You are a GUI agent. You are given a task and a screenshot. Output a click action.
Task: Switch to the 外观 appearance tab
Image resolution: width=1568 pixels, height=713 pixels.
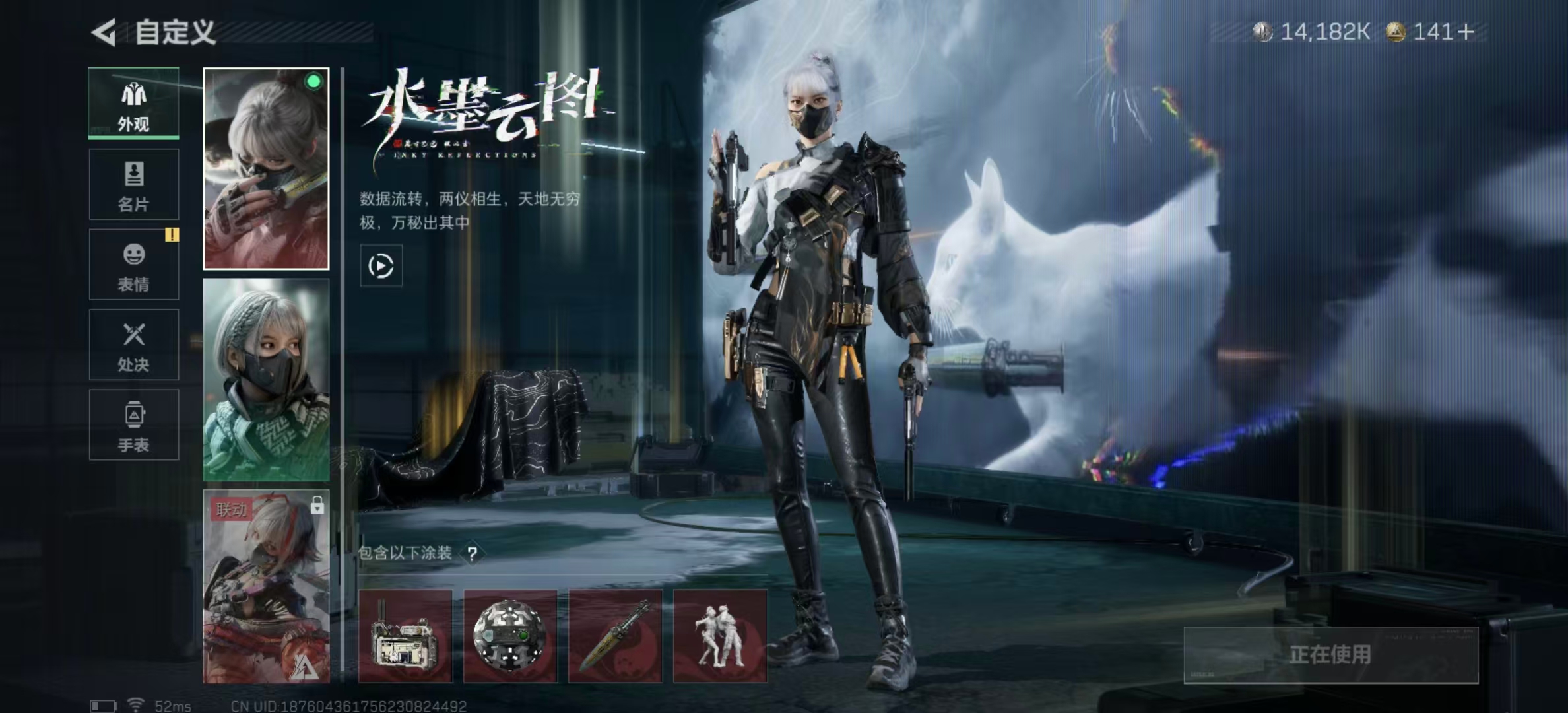[134, 104]
